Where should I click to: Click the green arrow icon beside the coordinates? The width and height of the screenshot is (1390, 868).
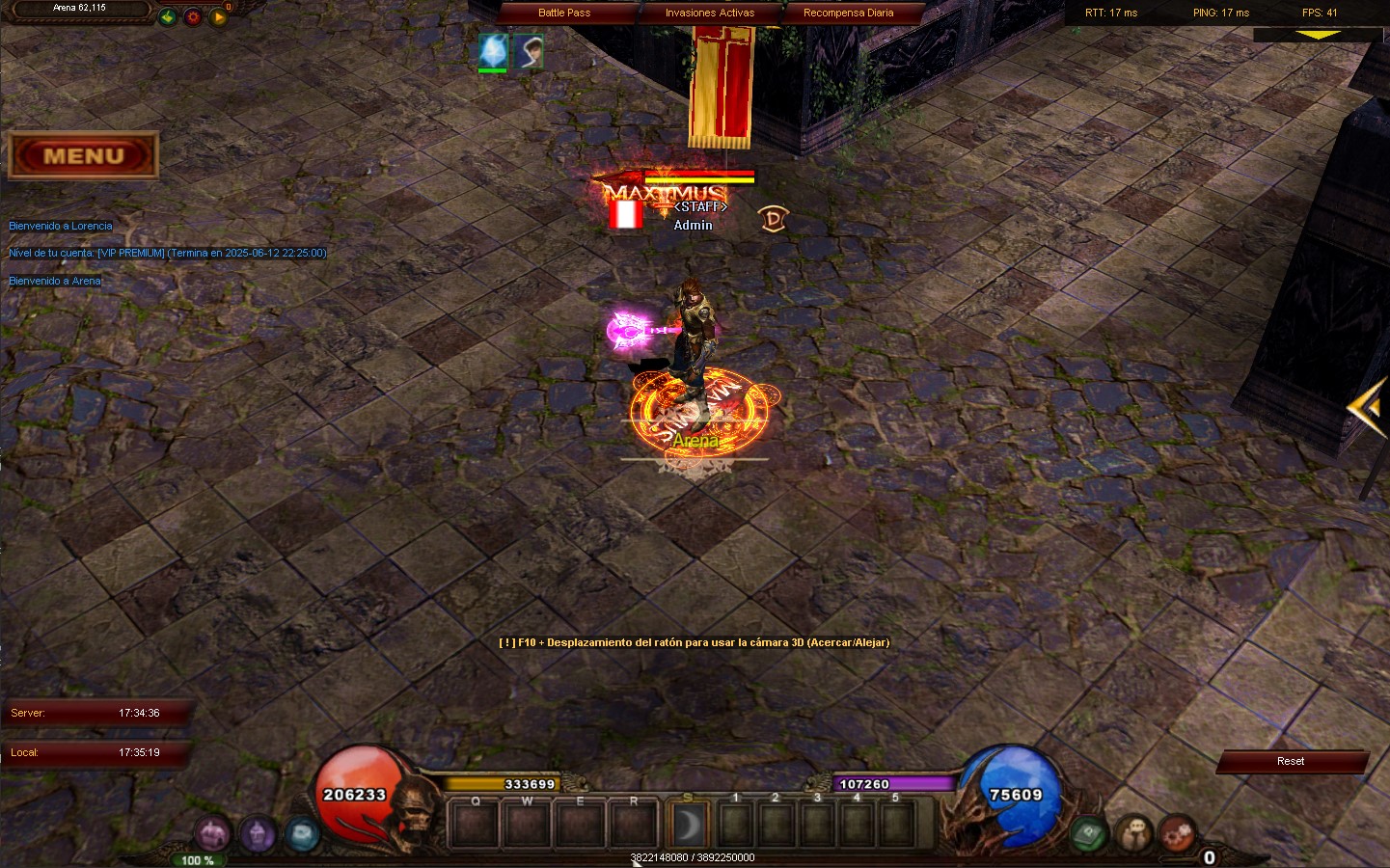pyautogui.click(x=168, y=16)
